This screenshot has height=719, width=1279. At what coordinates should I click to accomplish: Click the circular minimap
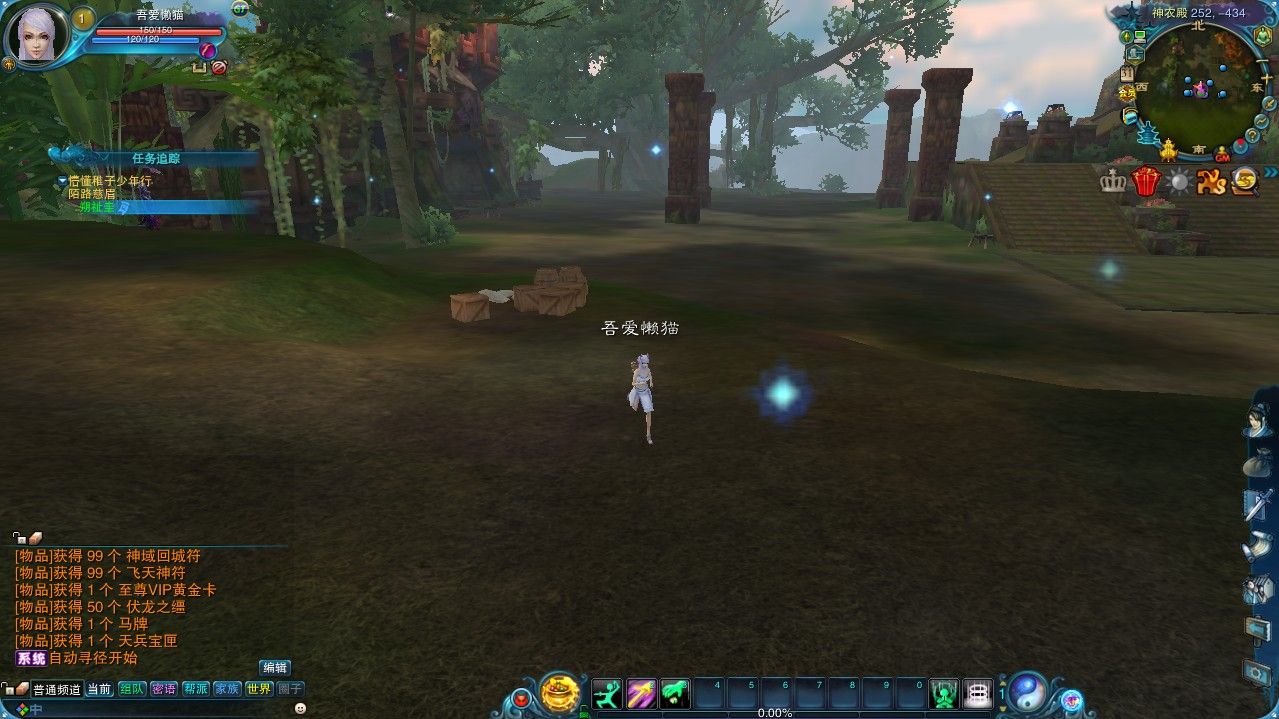coord(1197,87)
